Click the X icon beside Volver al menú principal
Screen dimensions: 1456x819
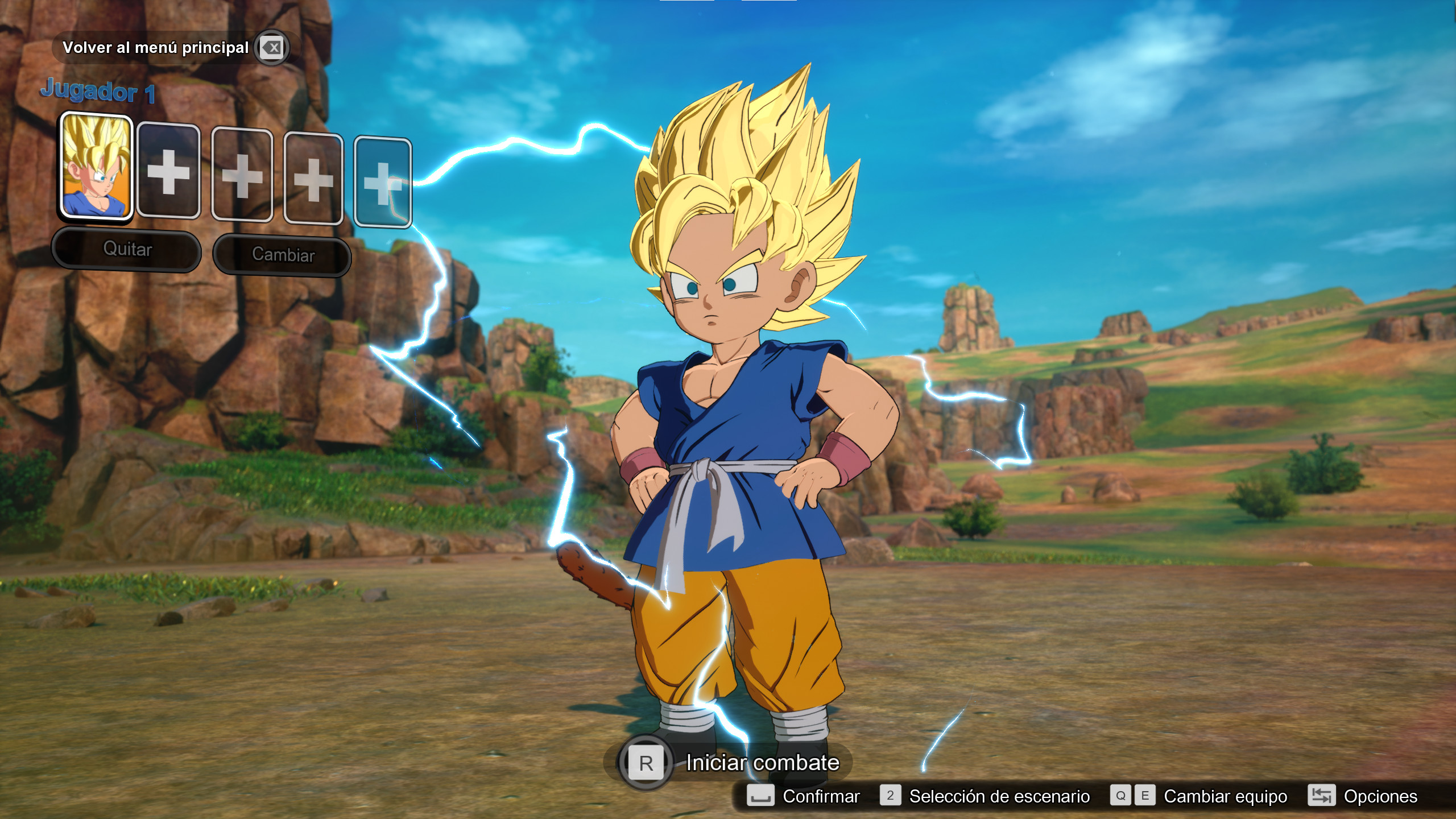pos(271,48)
